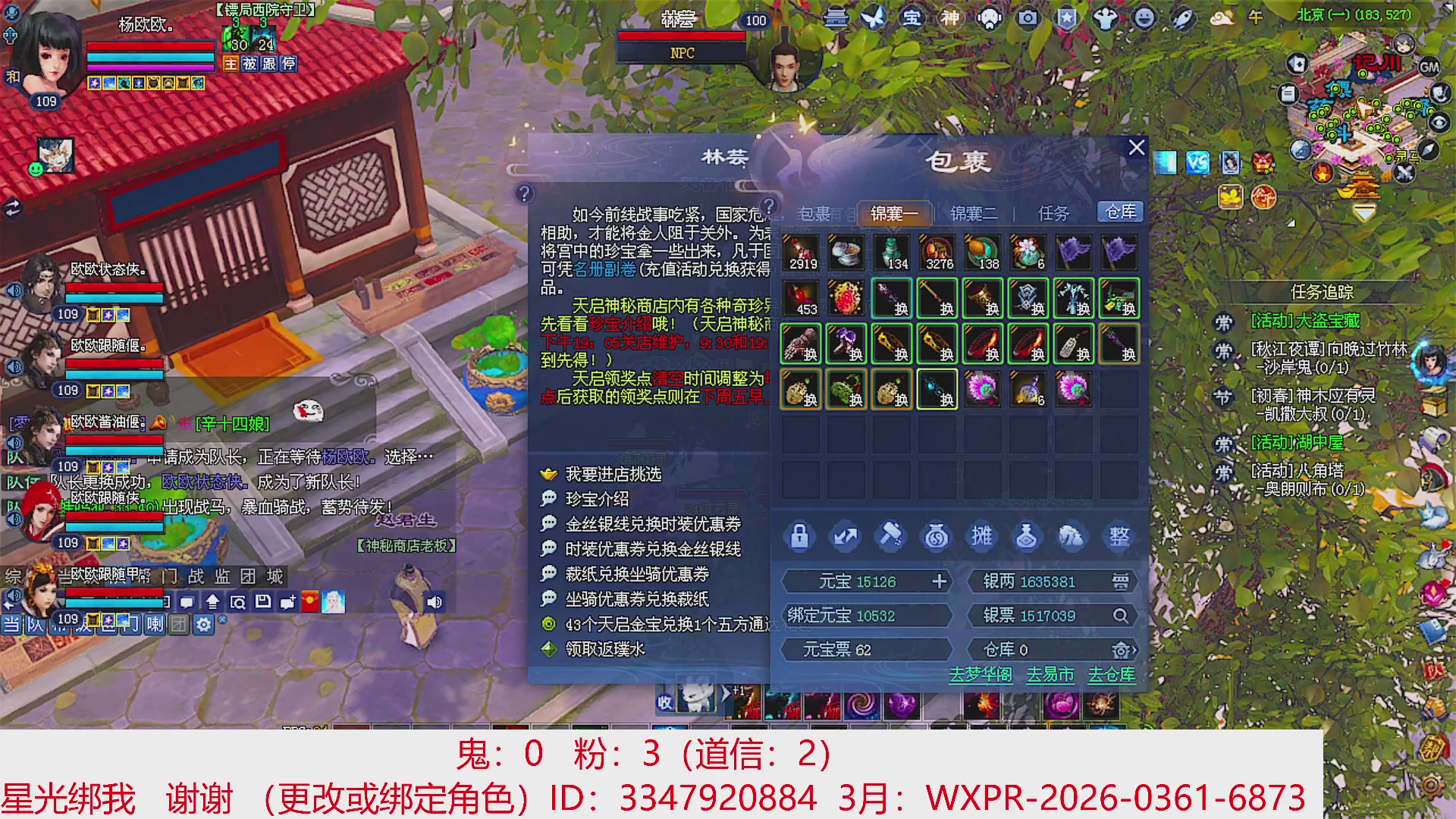Toggle the 跟 follow button near the character portrait
This screenshot has width=1456, height=819.
click(x=270, y=64)
